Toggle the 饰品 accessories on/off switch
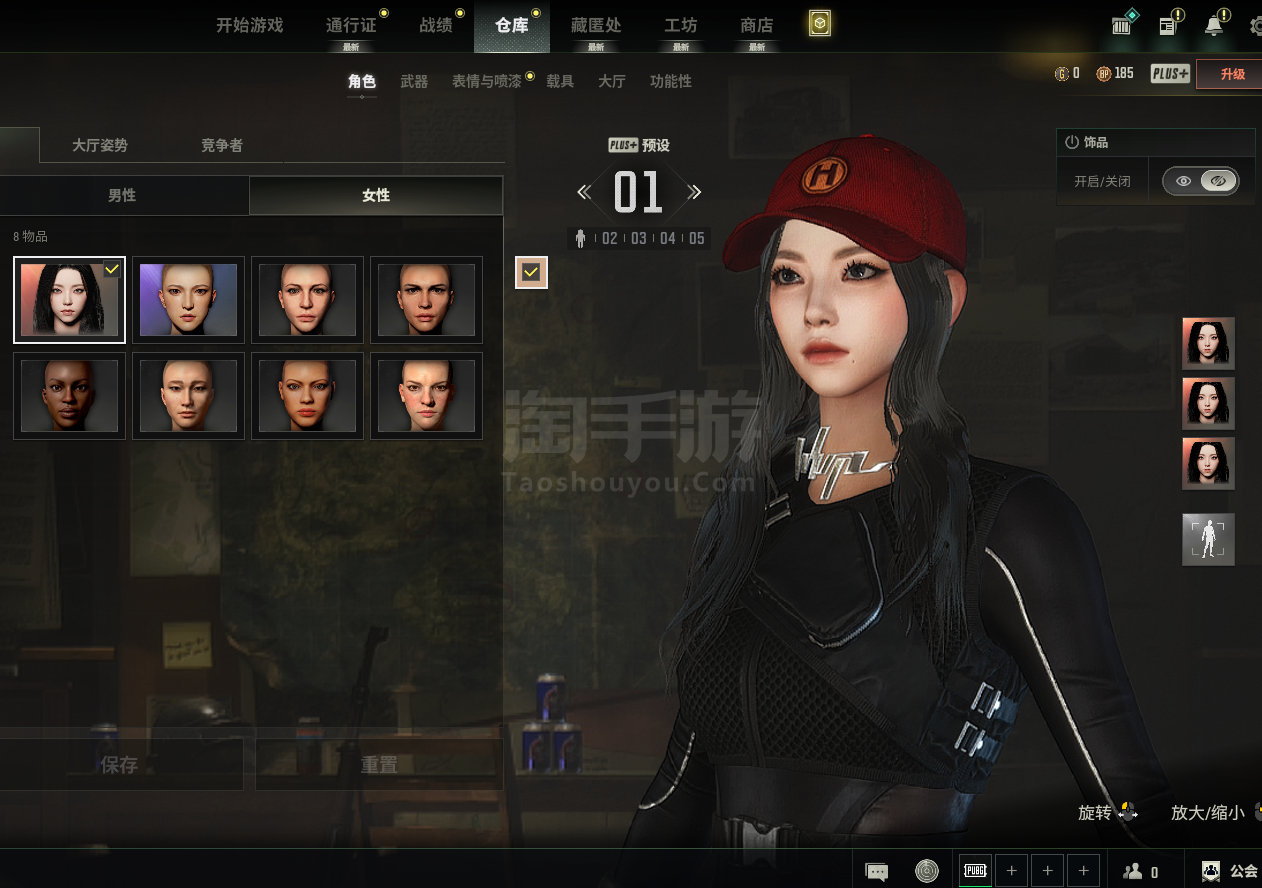Screen dimensions: 1262x888 [1200, 181]
